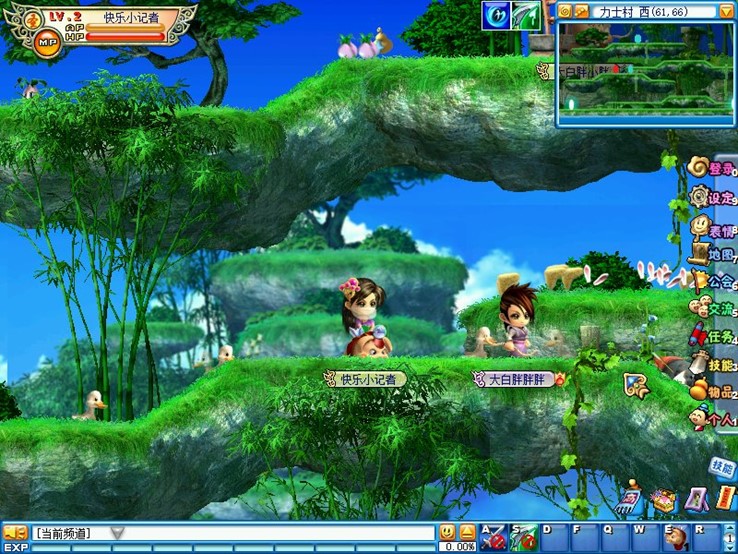Screen dimensions: 738x554
Task: Open the 物品 inventory menu
Action: point(713,392)
